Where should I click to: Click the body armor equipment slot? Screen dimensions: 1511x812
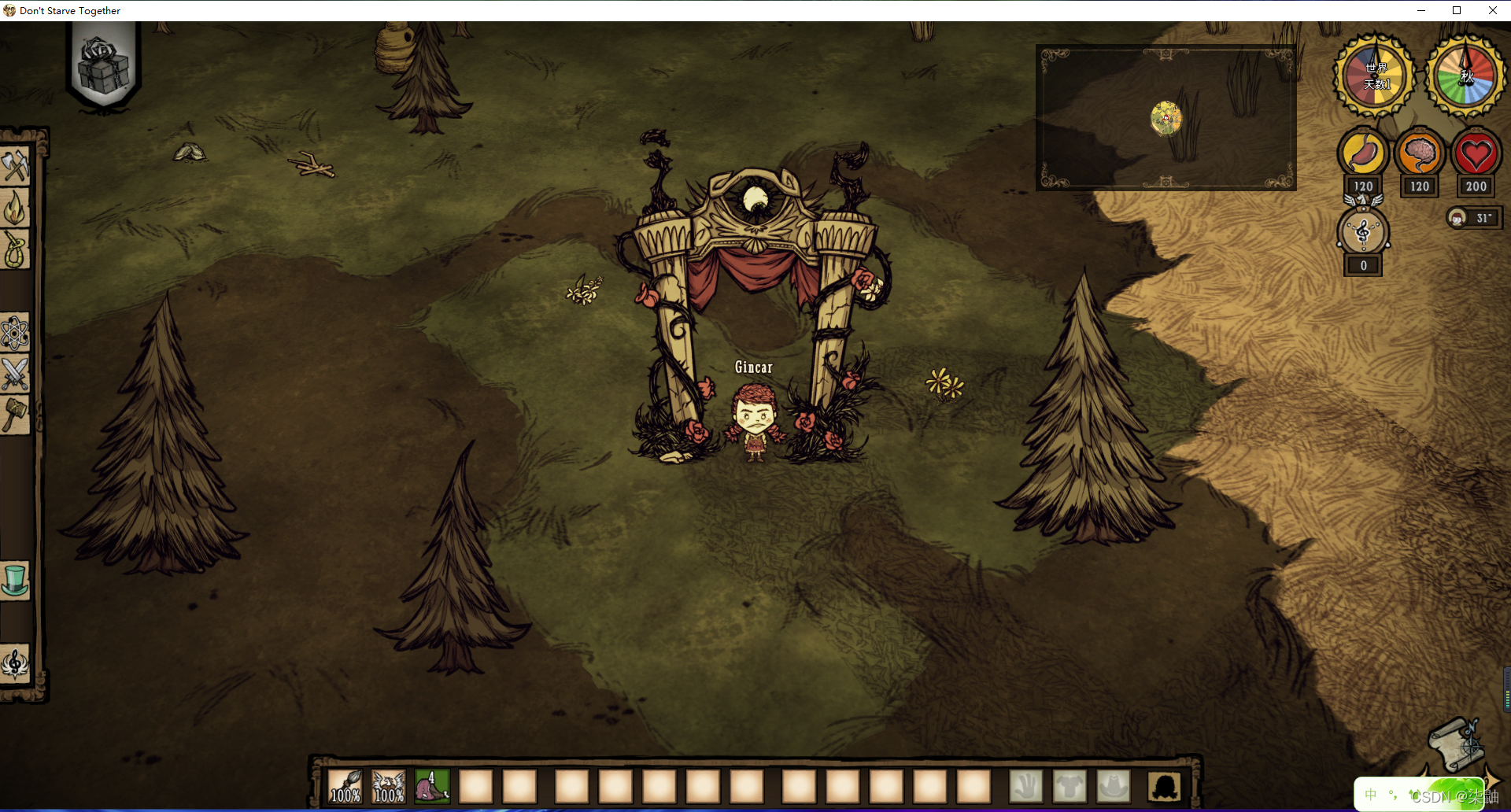1070,786
